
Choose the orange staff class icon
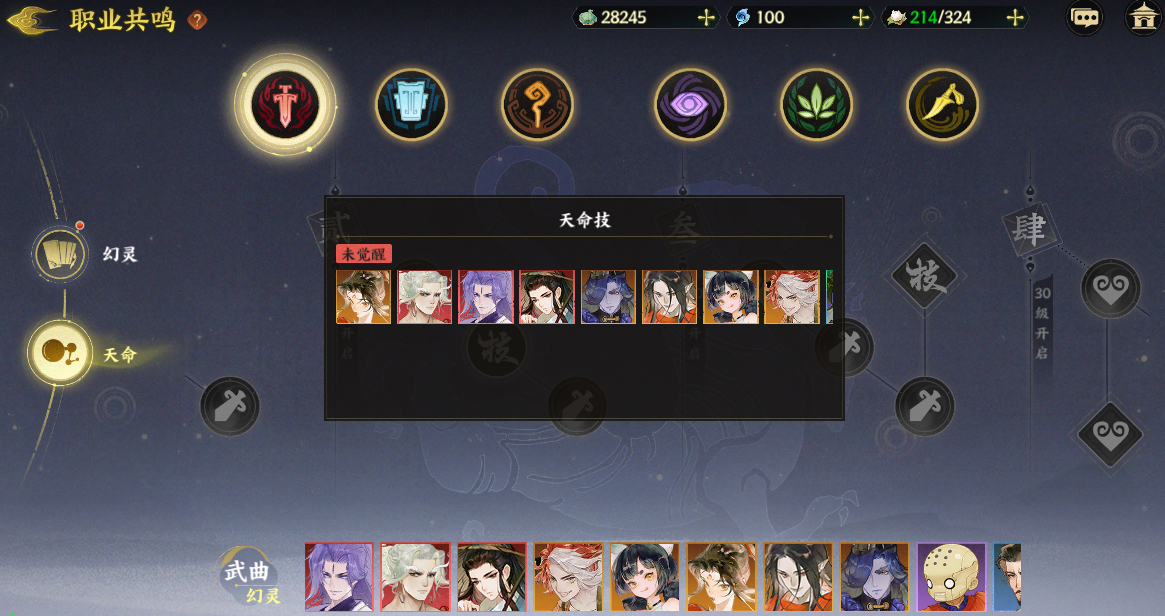pyautogui.click(x=537, y=104)
